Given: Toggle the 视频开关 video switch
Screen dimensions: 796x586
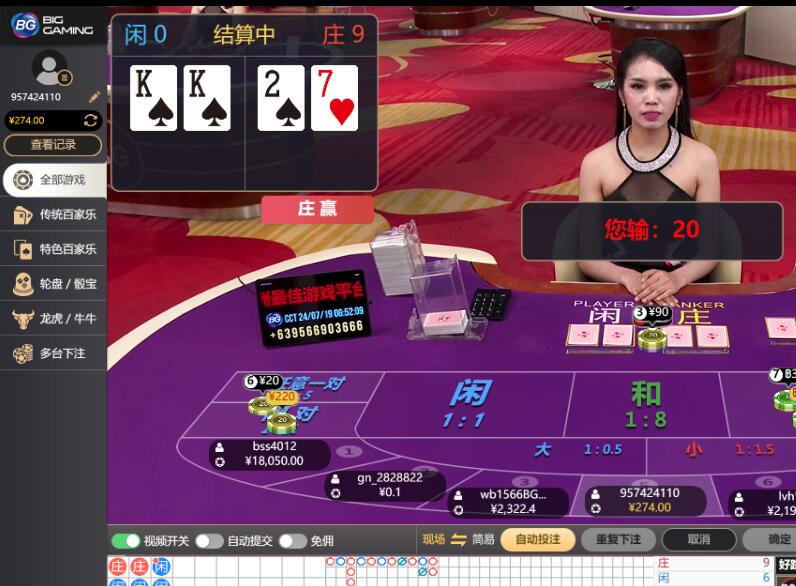Looking at the screenshot, I should tap(126, 541).
